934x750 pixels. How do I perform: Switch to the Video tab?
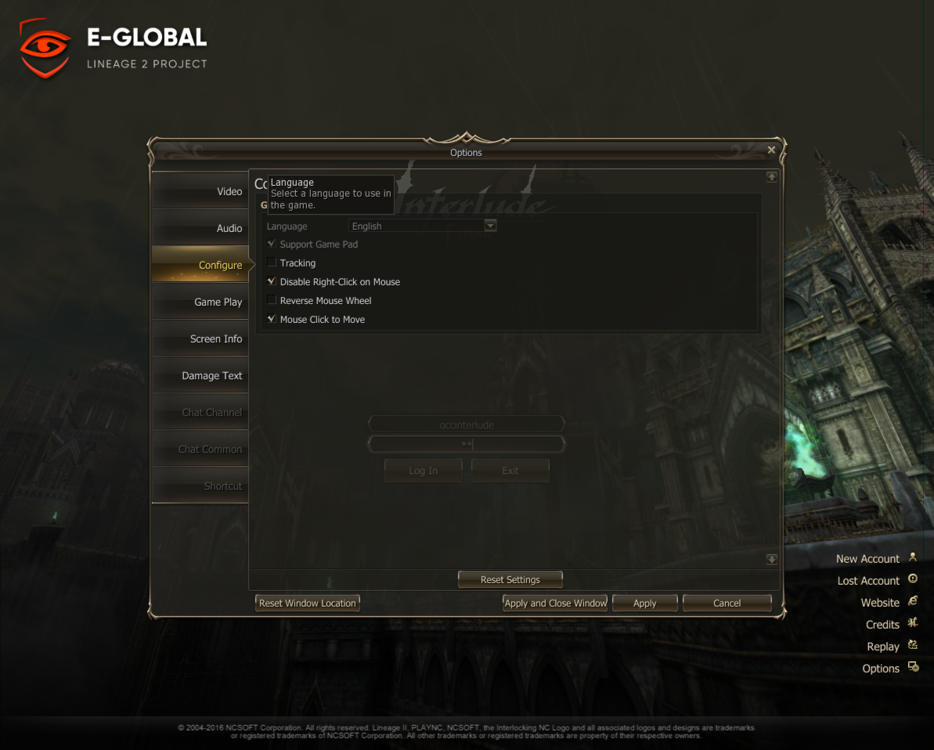201,191
